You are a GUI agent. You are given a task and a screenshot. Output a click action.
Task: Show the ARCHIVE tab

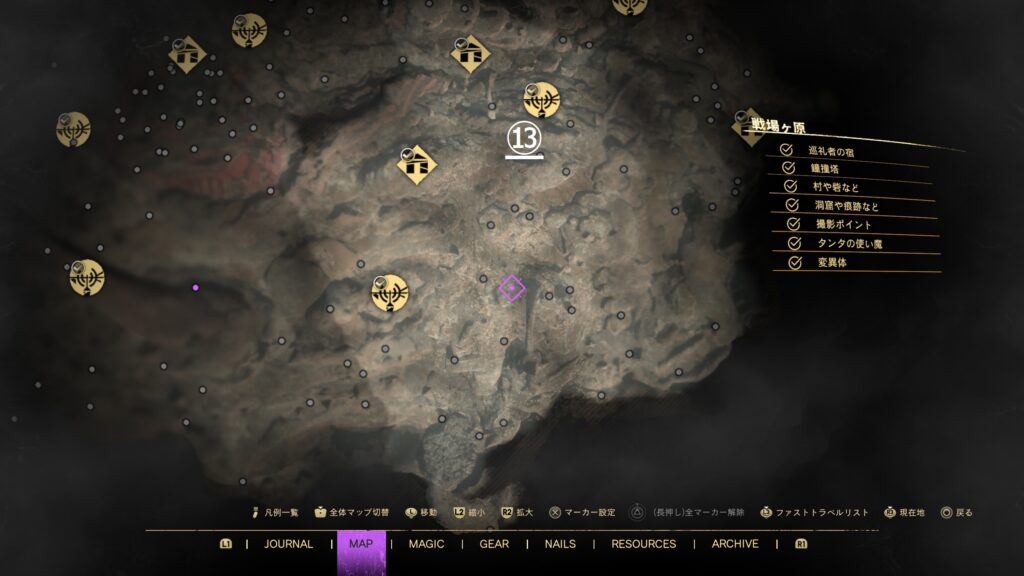[735, 544]
